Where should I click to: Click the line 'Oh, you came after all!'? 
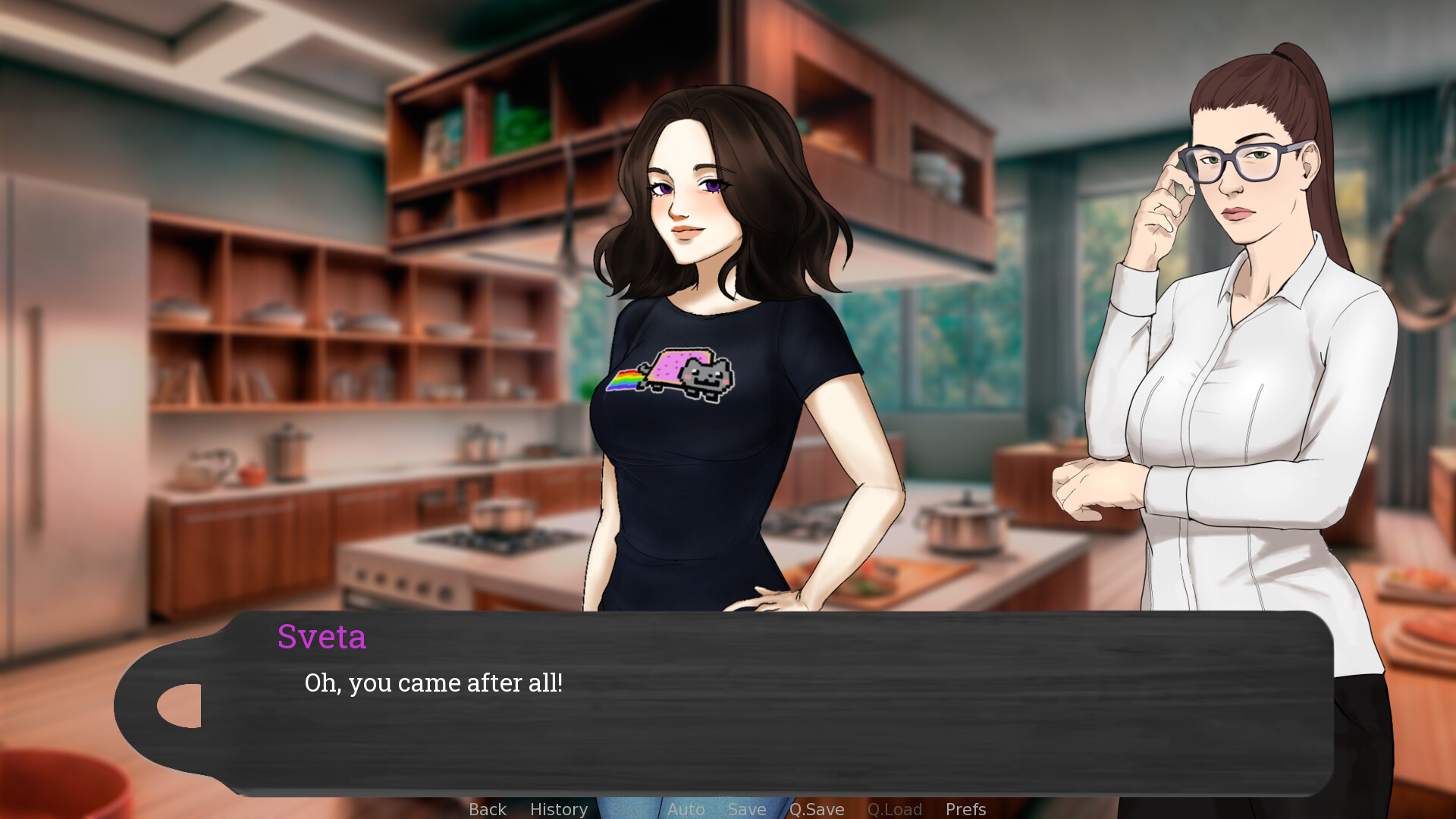[x=433, y=682]
